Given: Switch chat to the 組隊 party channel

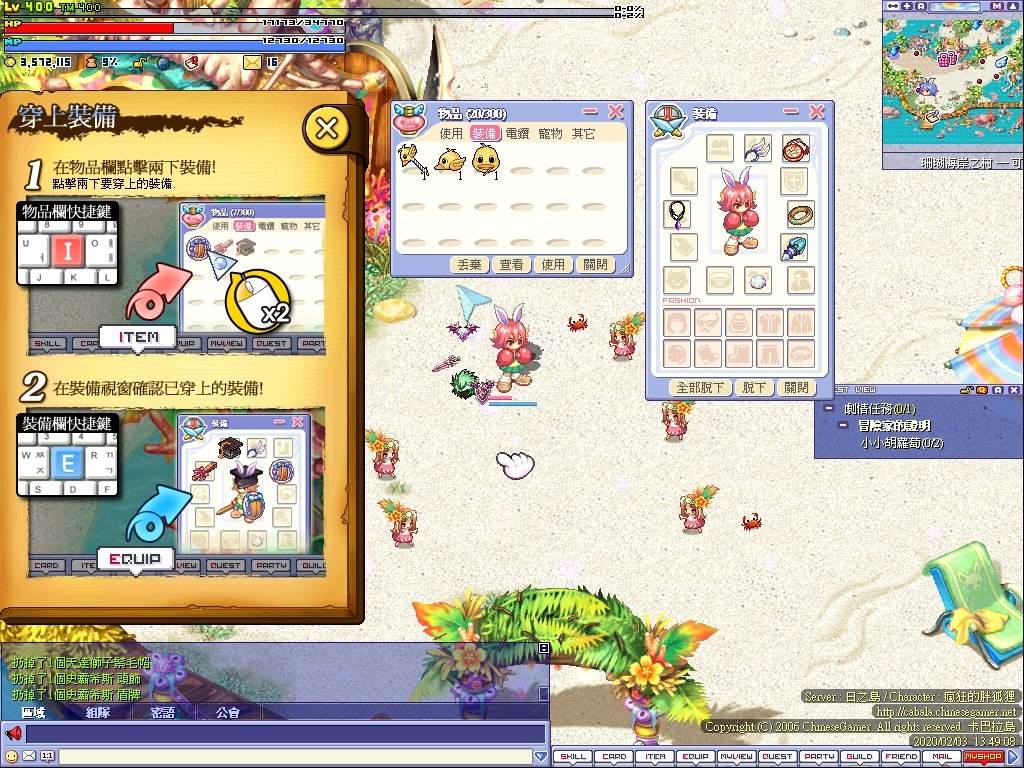Looking at the screenshot, I should (x=98, y=713).
